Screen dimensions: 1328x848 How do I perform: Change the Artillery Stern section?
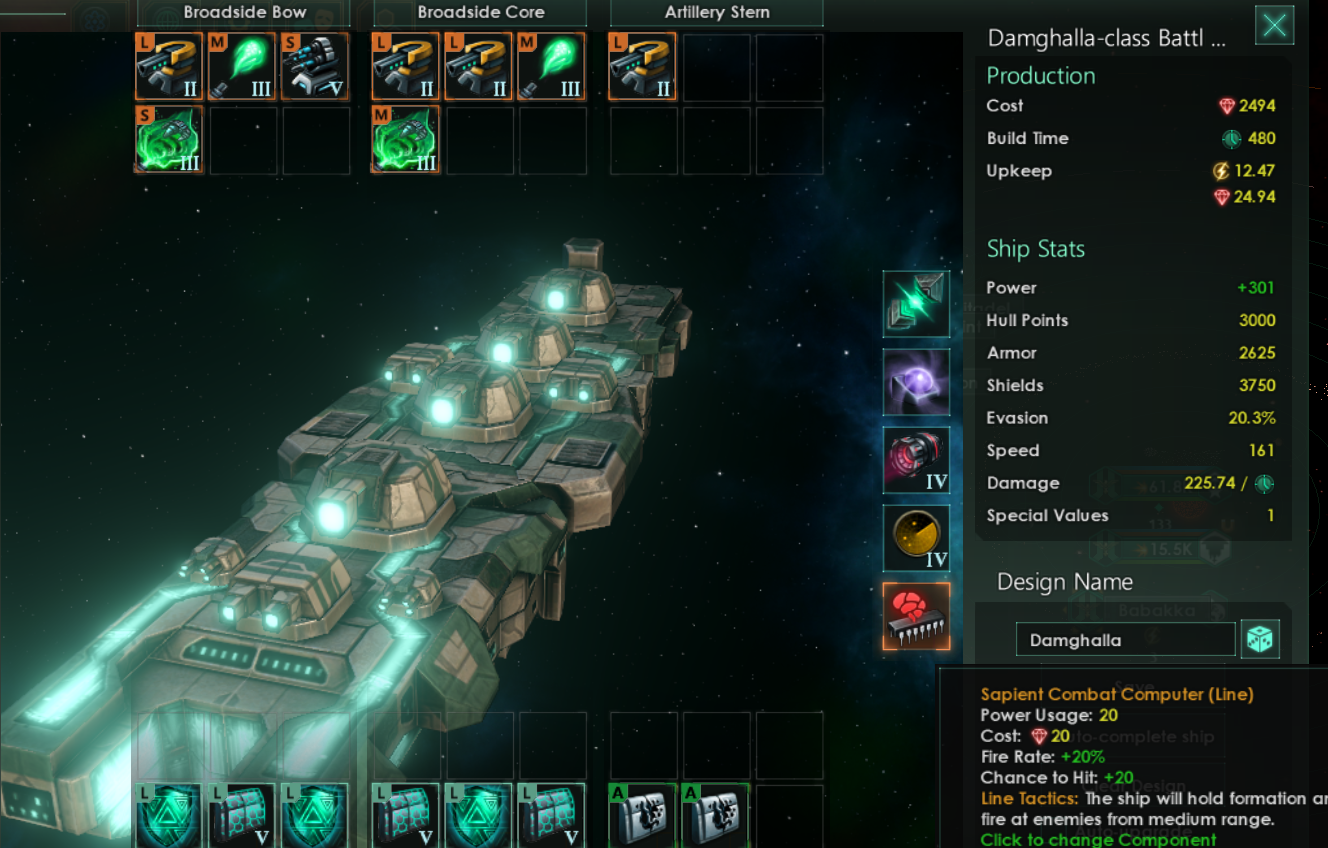pyautogui.click(x=716, y=13)
